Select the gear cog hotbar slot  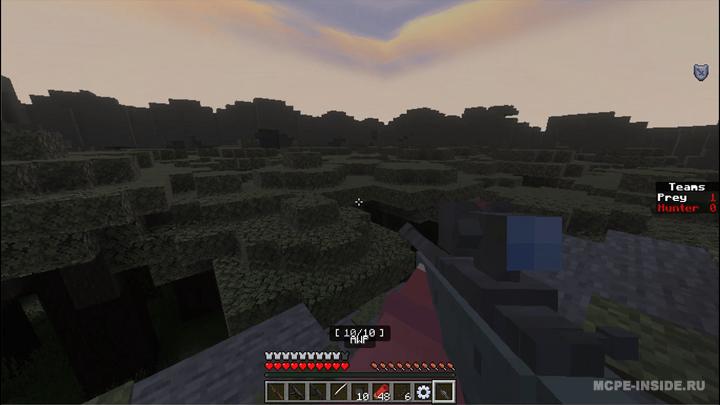click(x=423, y=392)
